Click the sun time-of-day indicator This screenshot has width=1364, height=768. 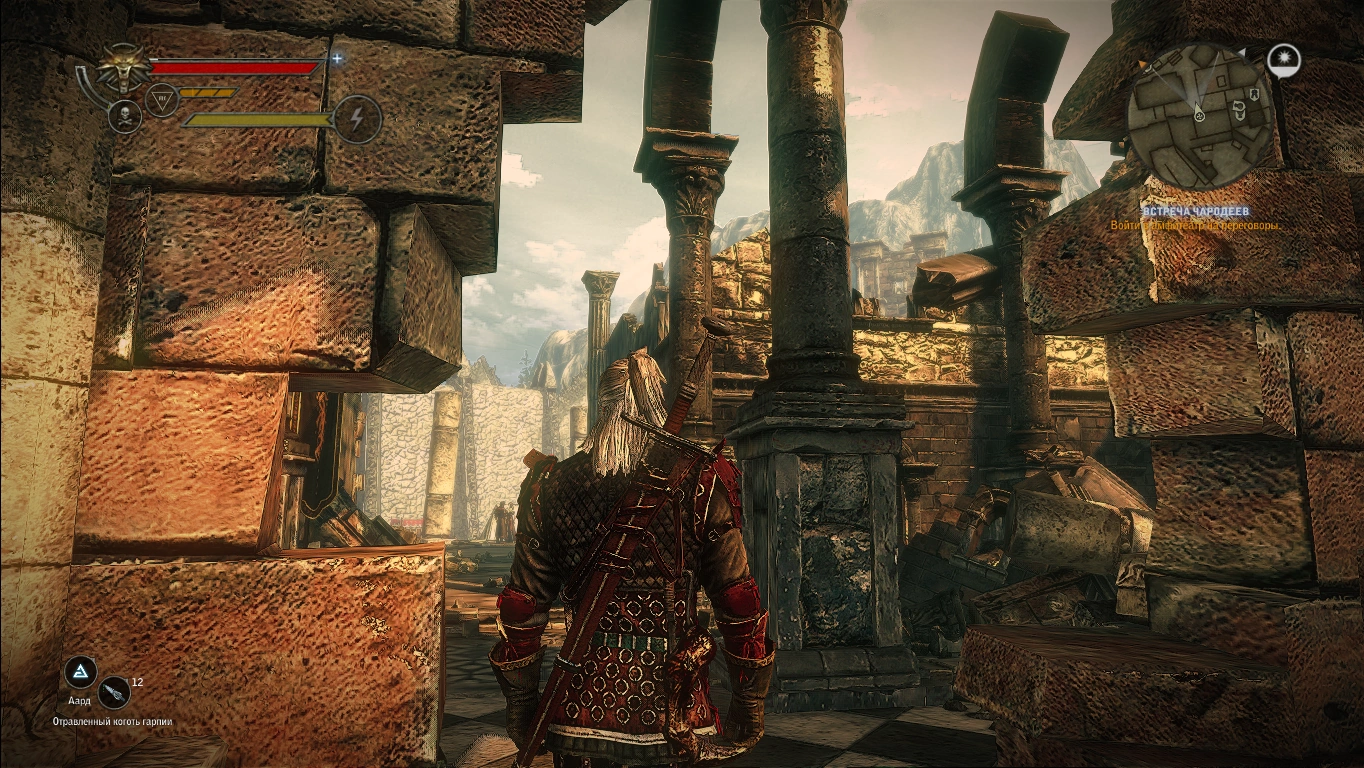click(1281, 61)
